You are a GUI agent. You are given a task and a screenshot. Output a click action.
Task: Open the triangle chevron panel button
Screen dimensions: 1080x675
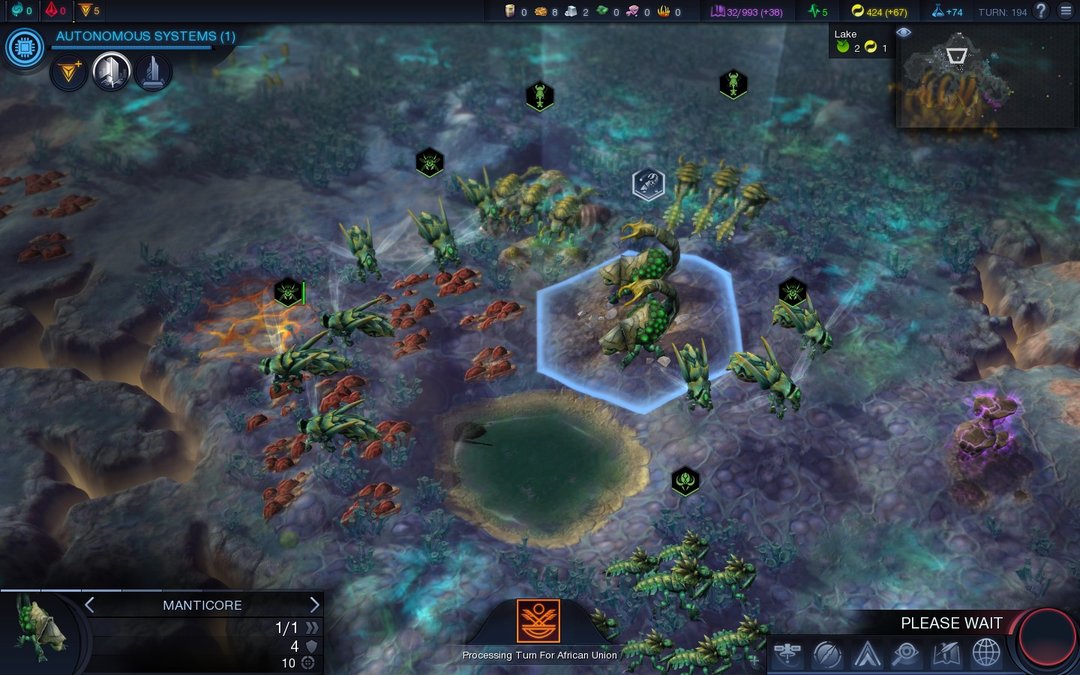(x=866, y=654)
